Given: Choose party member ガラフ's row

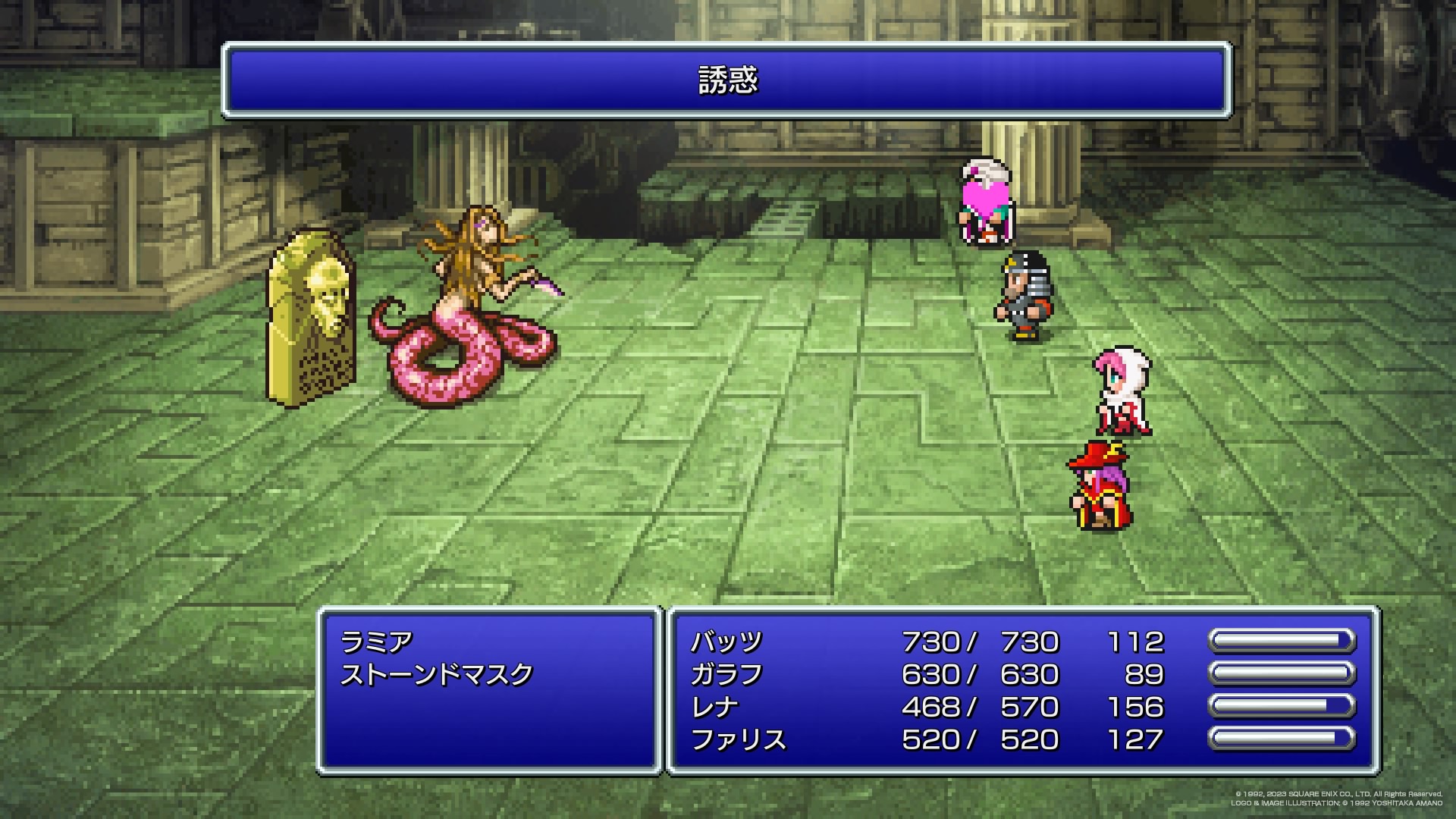Looking at the screenshot, I should click(x=726, y=675).
